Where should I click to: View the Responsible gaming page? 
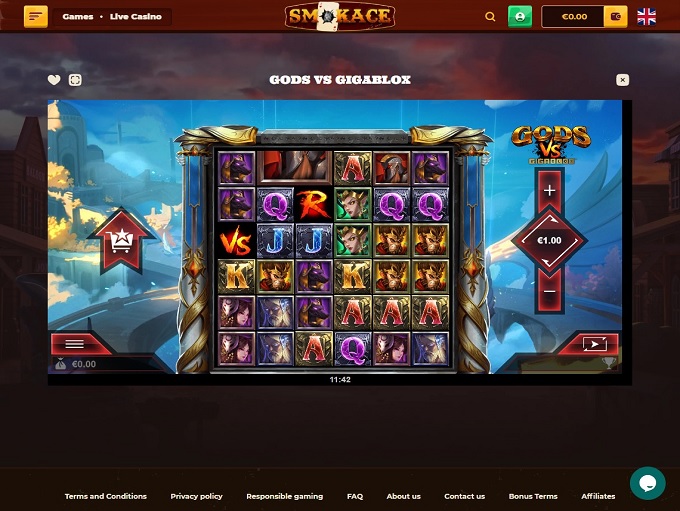click(x=284, y=496)
